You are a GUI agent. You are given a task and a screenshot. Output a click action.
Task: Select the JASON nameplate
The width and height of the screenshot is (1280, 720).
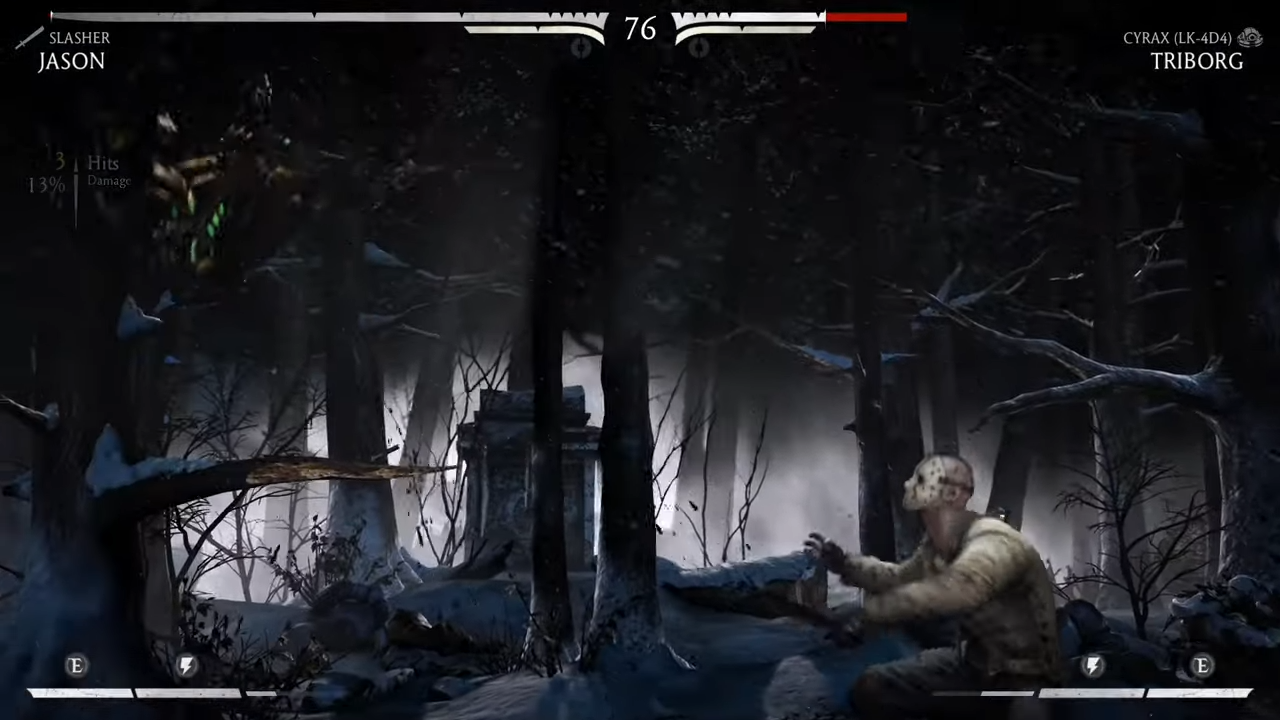point(71,61)
